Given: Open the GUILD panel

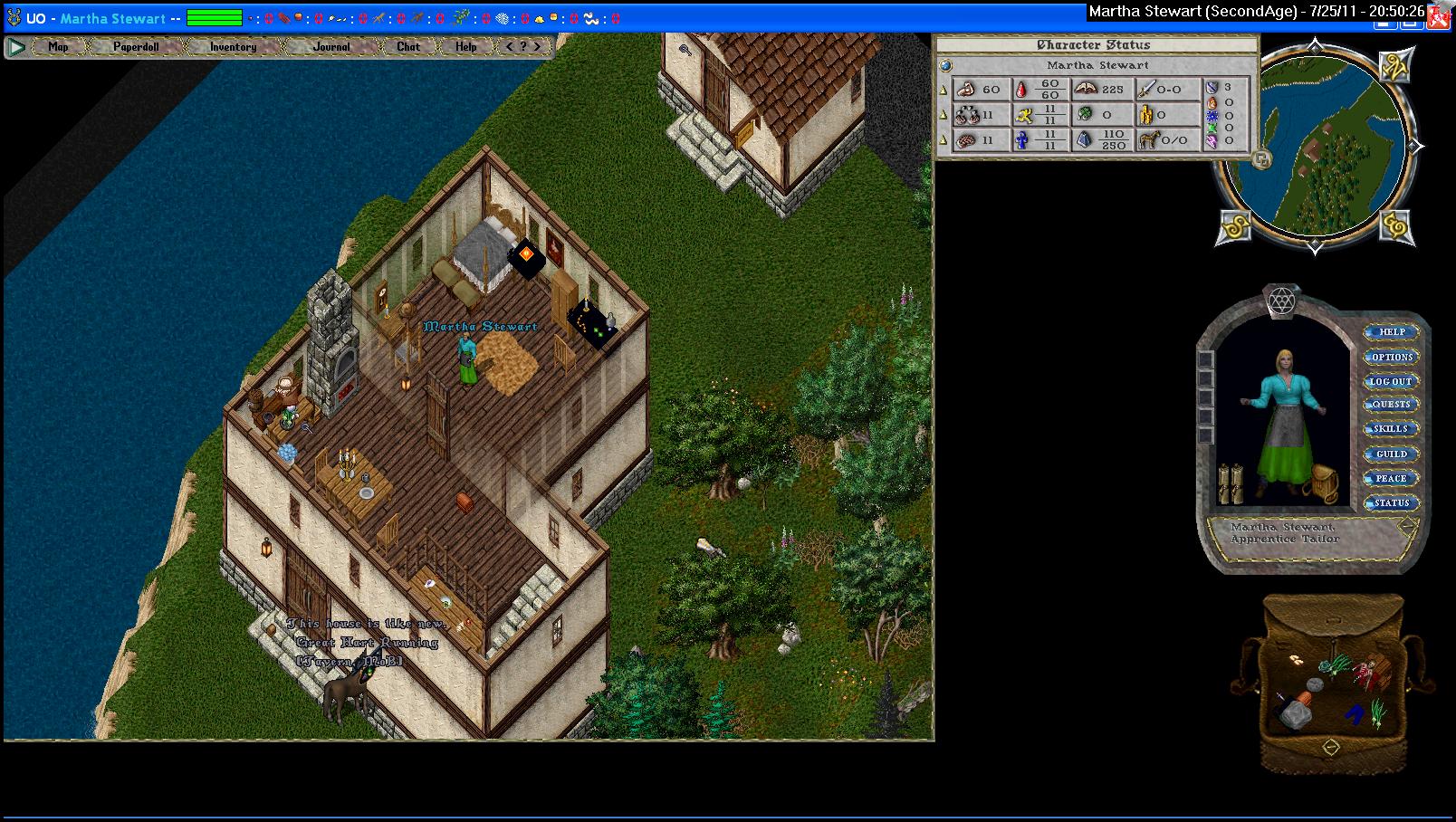Looking at the screenshot, I should [1392, 454].
